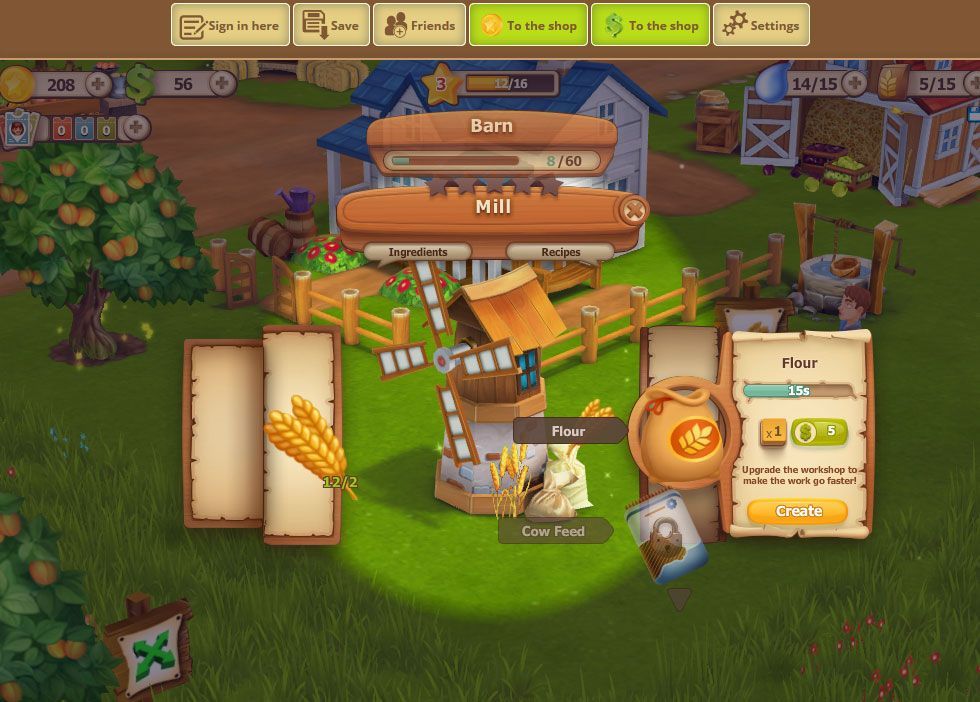Viewport: 980px width, 702px height.
Task: Save the game progress
Action: click(x=331, y=25)
